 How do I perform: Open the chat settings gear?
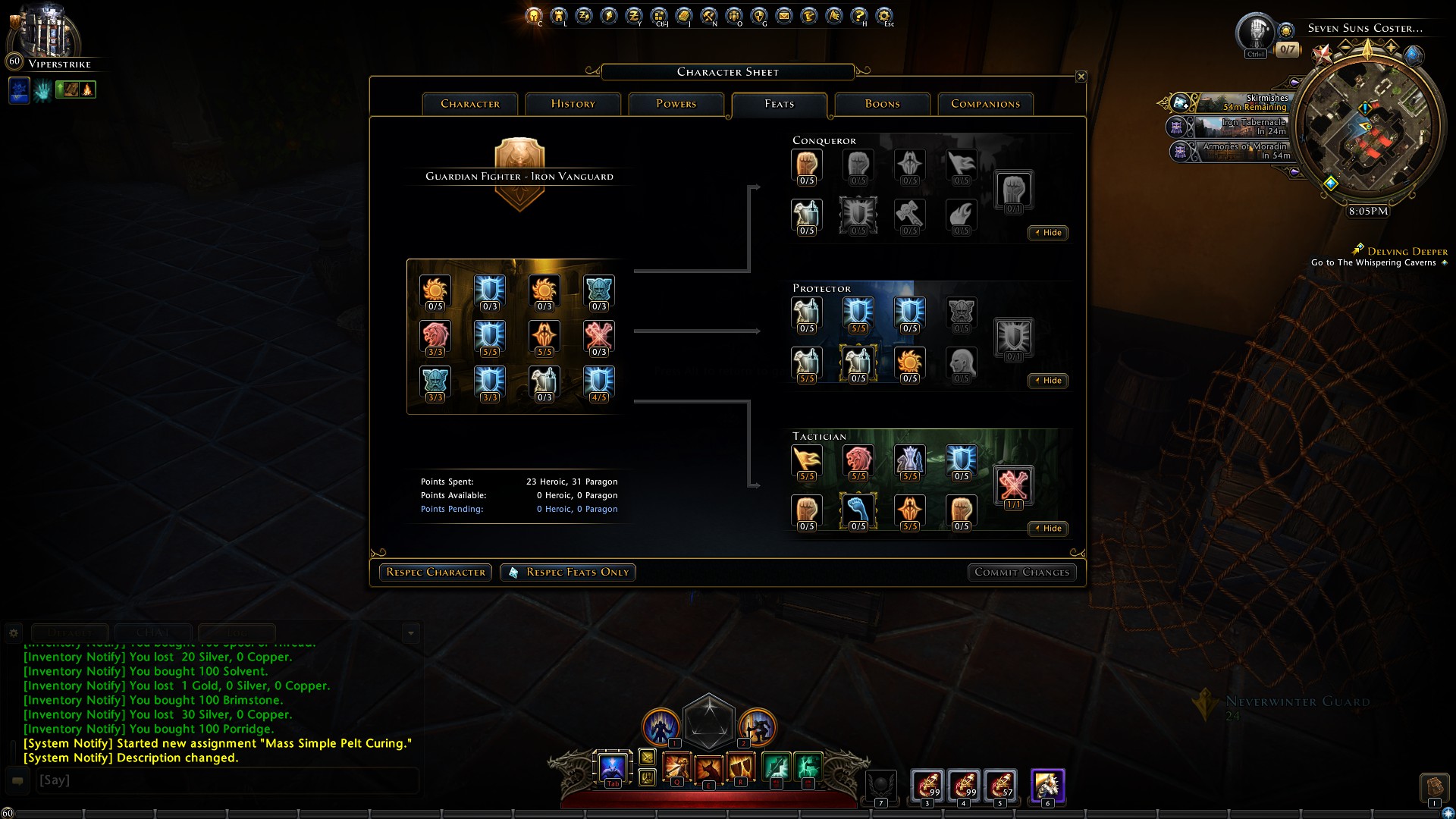tap(14, 632)
